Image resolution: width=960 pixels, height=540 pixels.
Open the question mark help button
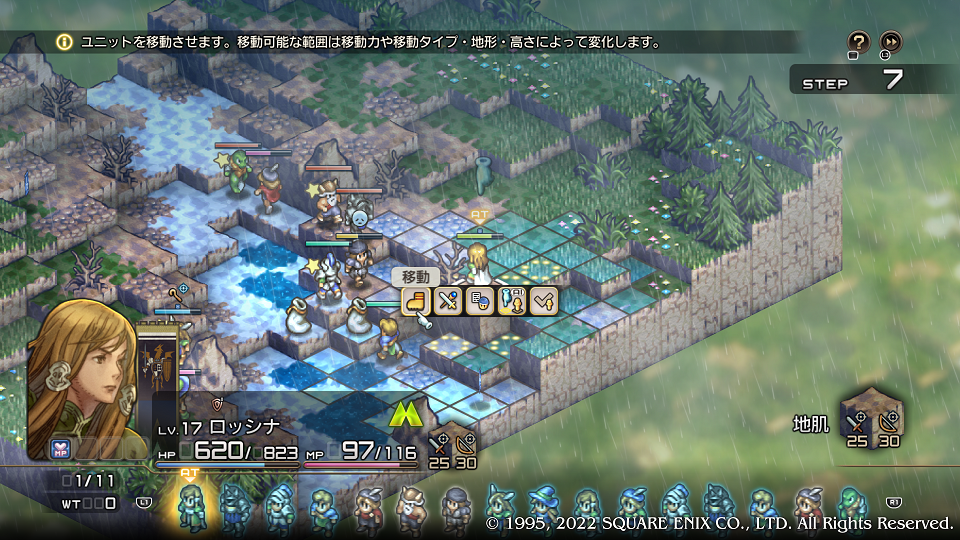pyautogui.click(x=858, y=42)
